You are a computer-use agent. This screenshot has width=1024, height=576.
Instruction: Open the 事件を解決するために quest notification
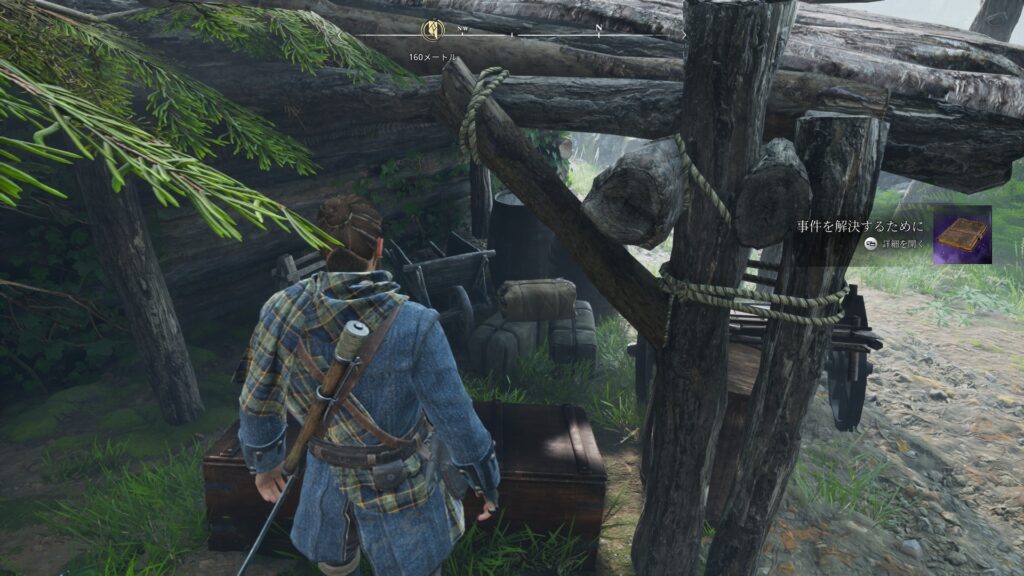[x=861, y=226]
